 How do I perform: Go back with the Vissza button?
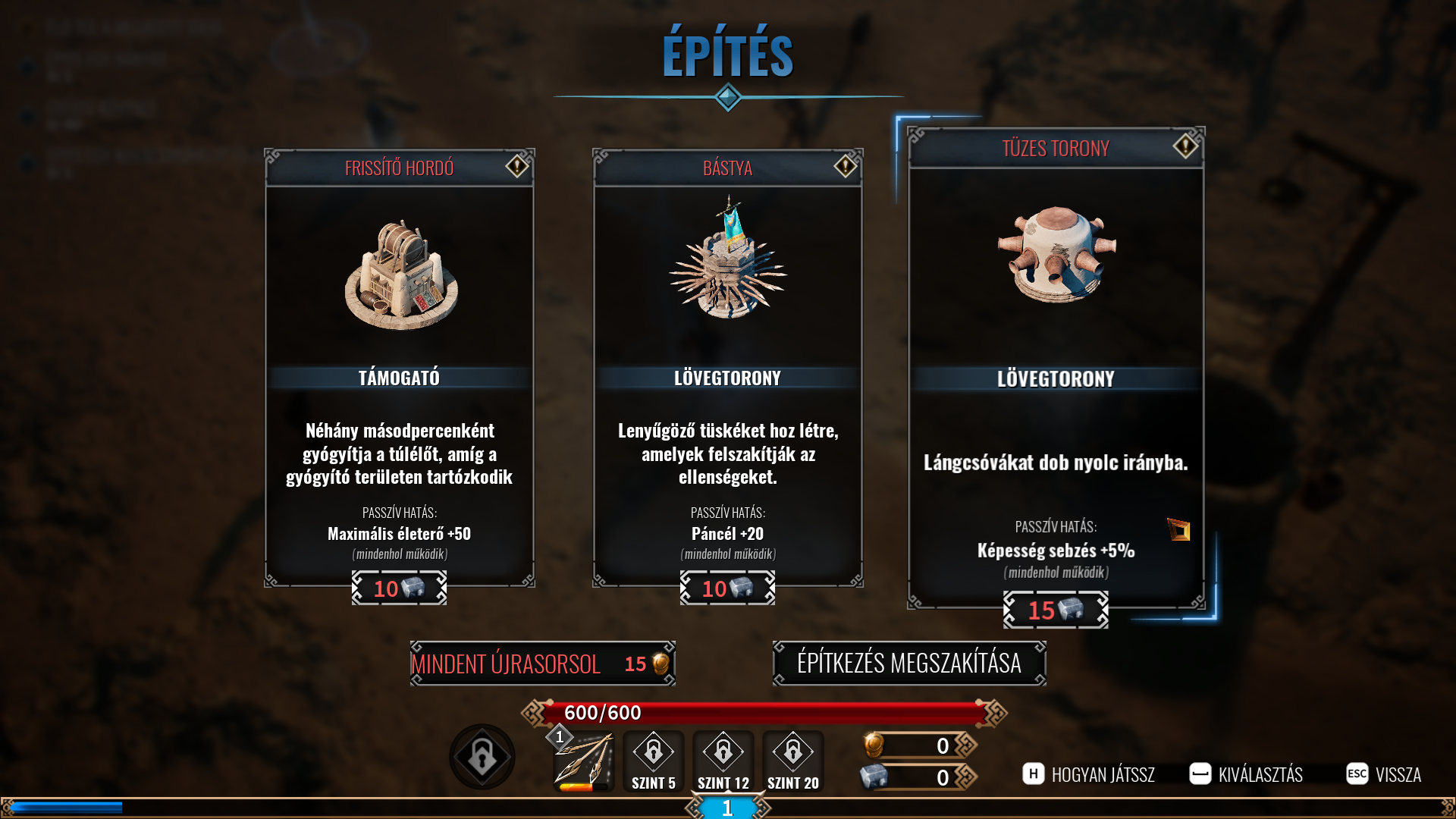tap(1384, 774)
